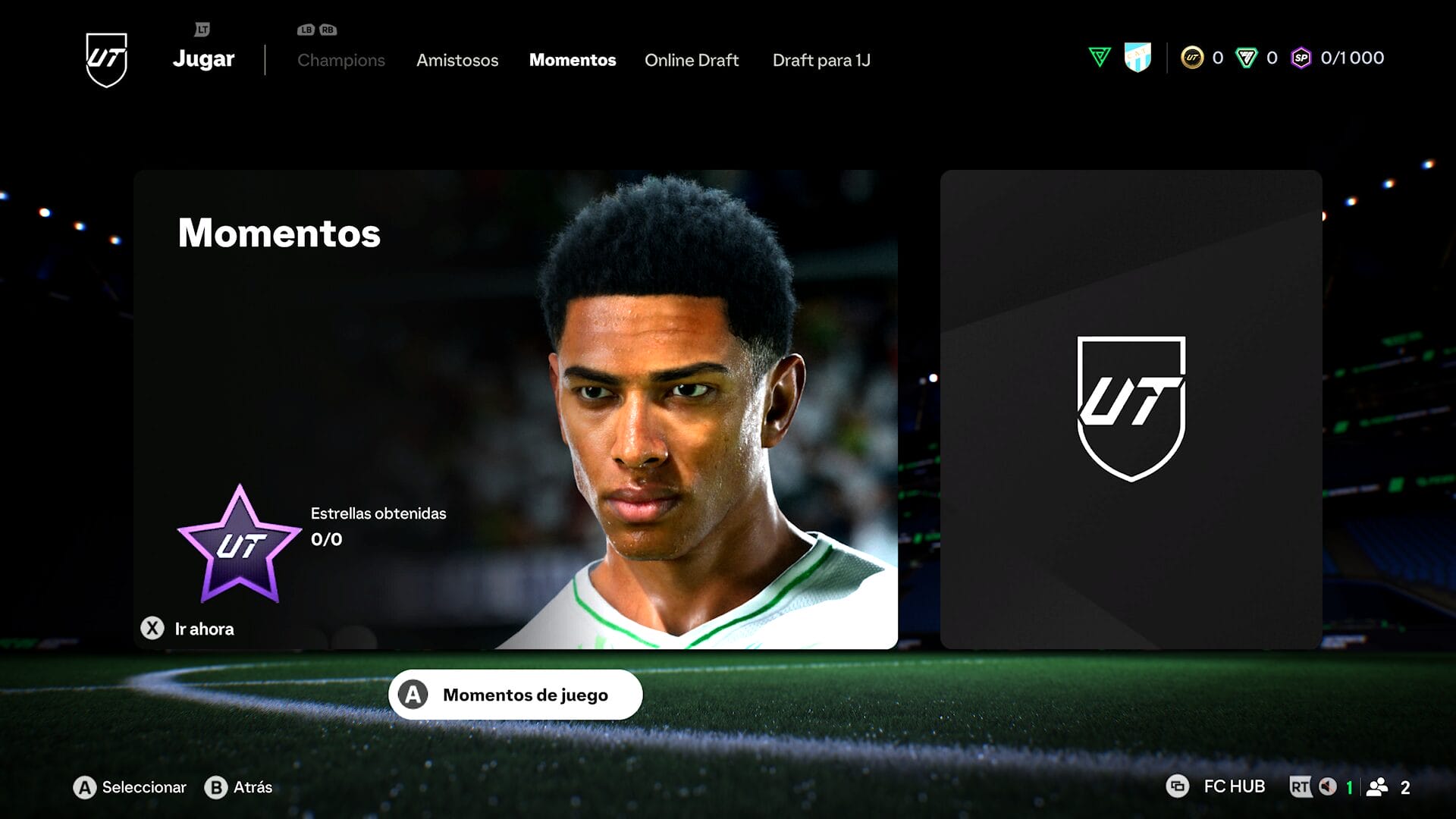
Task: Select the green triangle status icon
Action: point(1100,56)
